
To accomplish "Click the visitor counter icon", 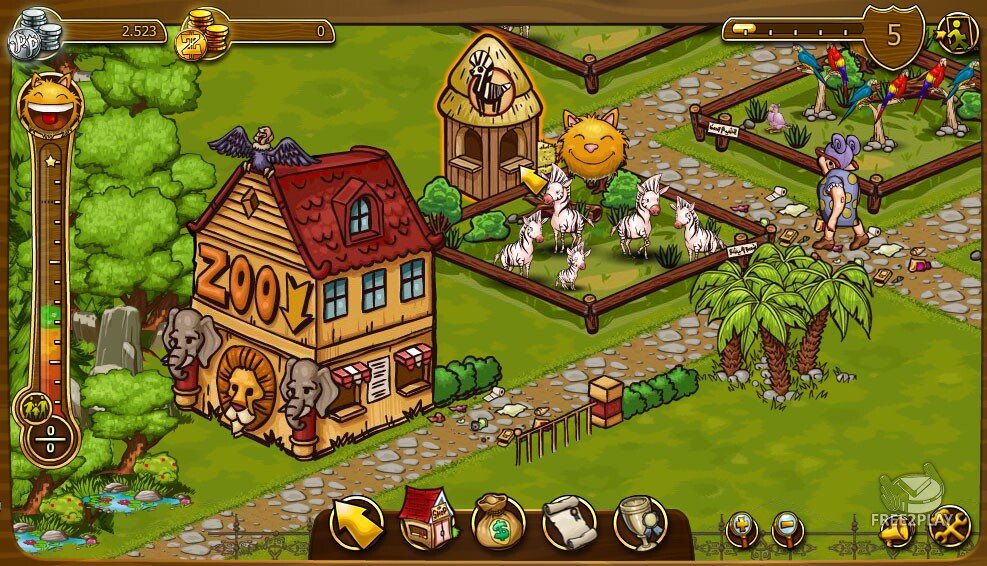I will 33,408.
